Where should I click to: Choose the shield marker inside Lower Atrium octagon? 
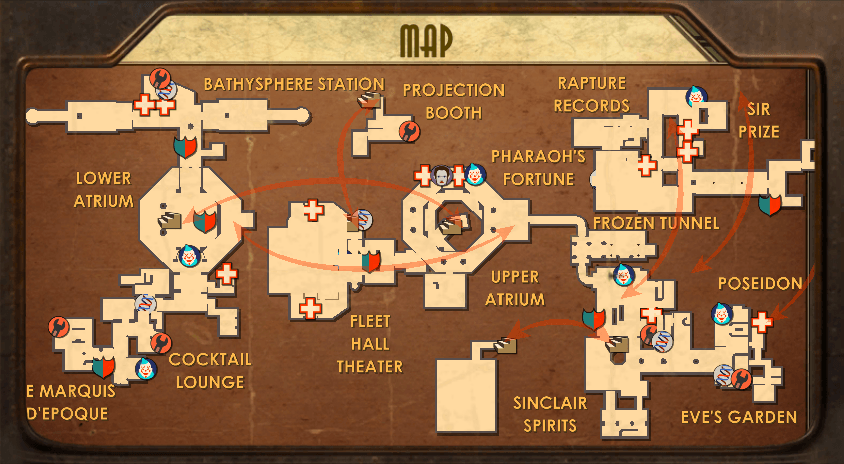coord(204,220)
